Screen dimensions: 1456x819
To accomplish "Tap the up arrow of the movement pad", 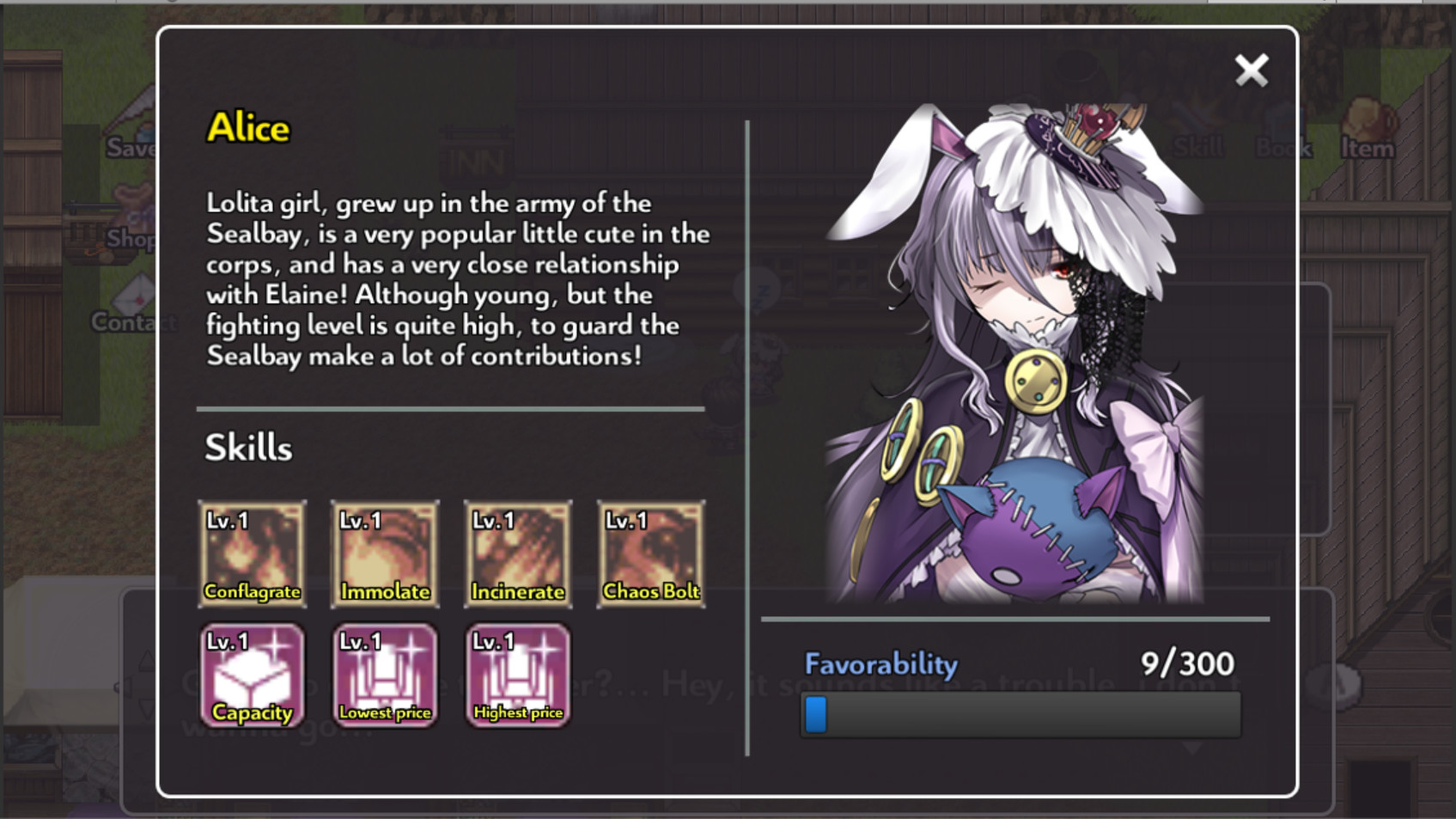I will pos(146,658).
